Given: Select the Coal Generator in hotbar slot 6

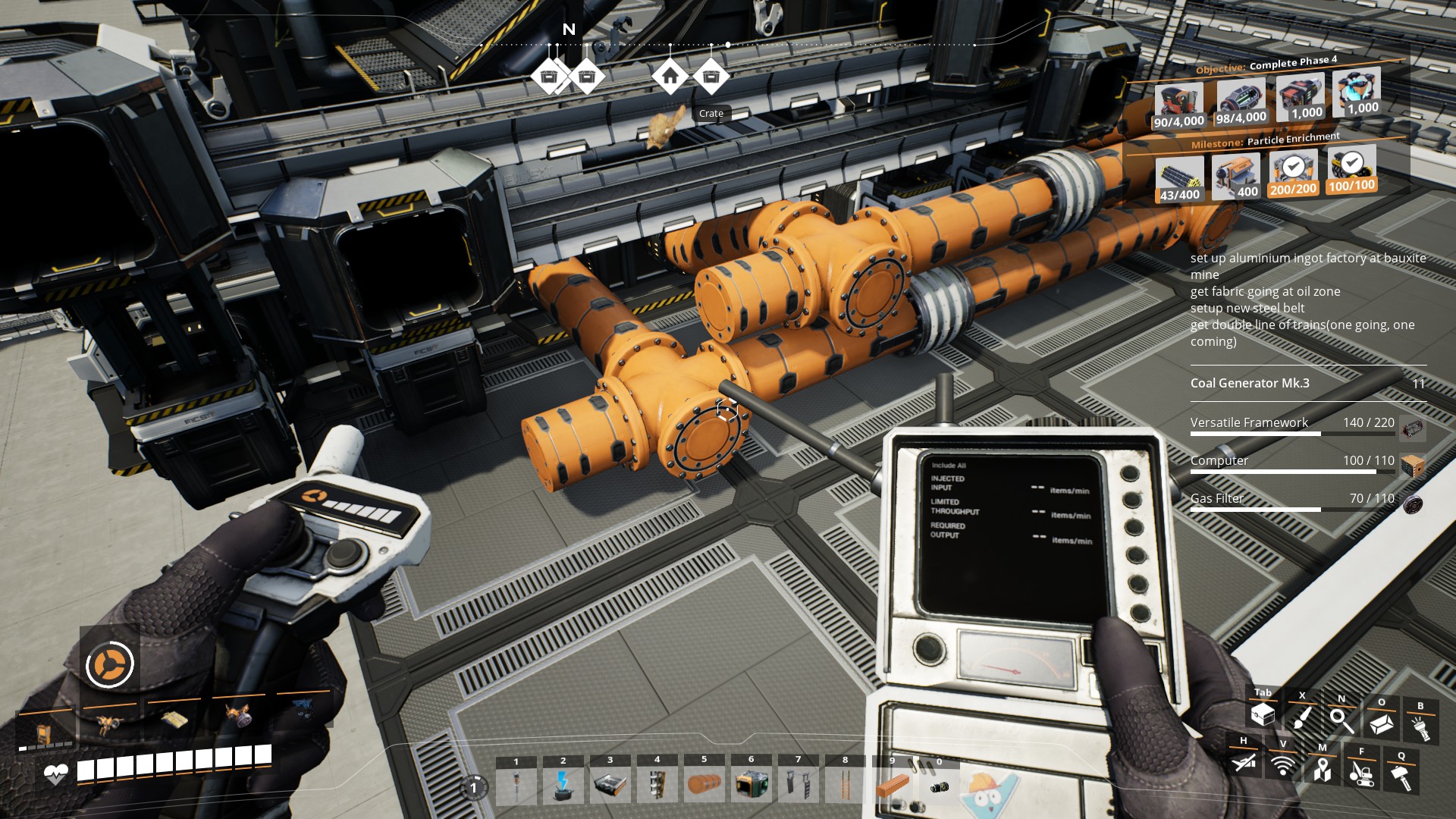Looking at the screenshot, I should (x=751, y=785).
